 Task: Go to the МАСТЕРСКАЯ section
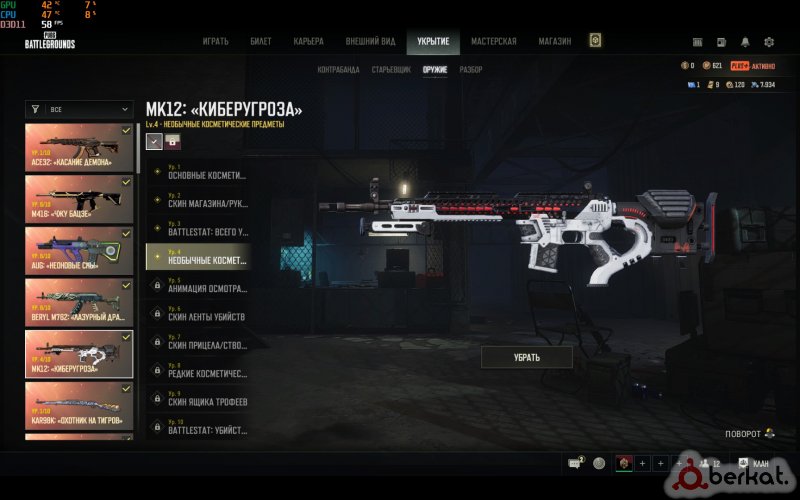coord(494,42)
